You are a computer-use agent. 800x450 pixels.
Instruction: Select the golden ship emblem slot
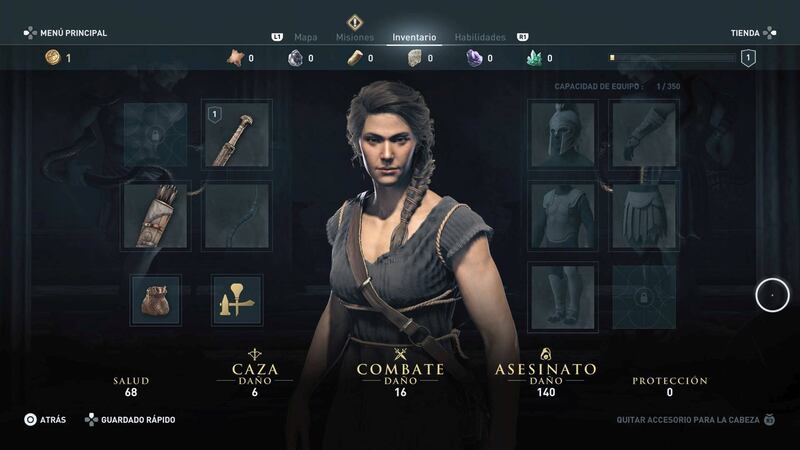click(x=237, y=300)
